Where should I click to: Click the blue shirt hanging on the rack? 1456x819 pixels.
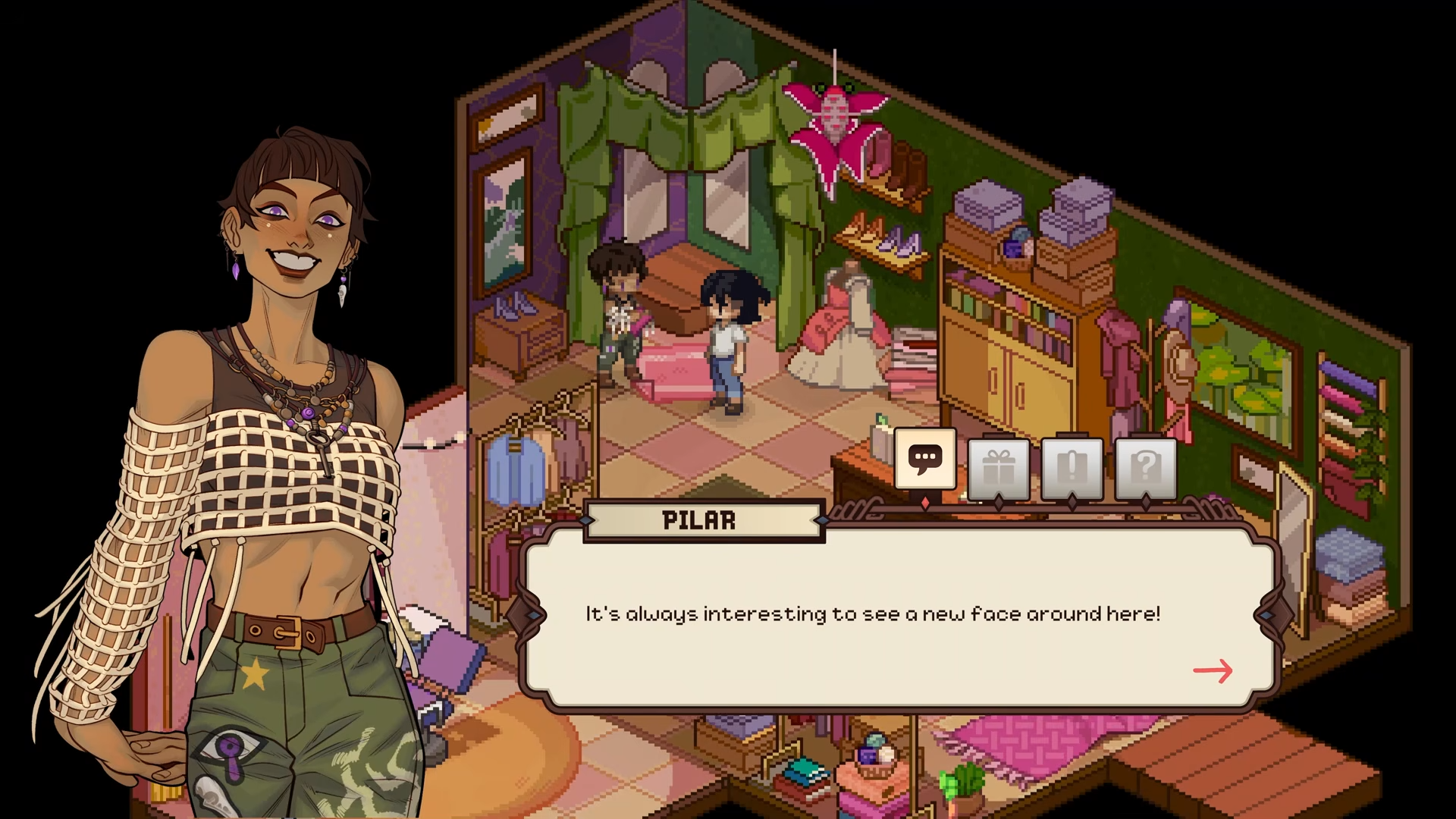point(516,466)
